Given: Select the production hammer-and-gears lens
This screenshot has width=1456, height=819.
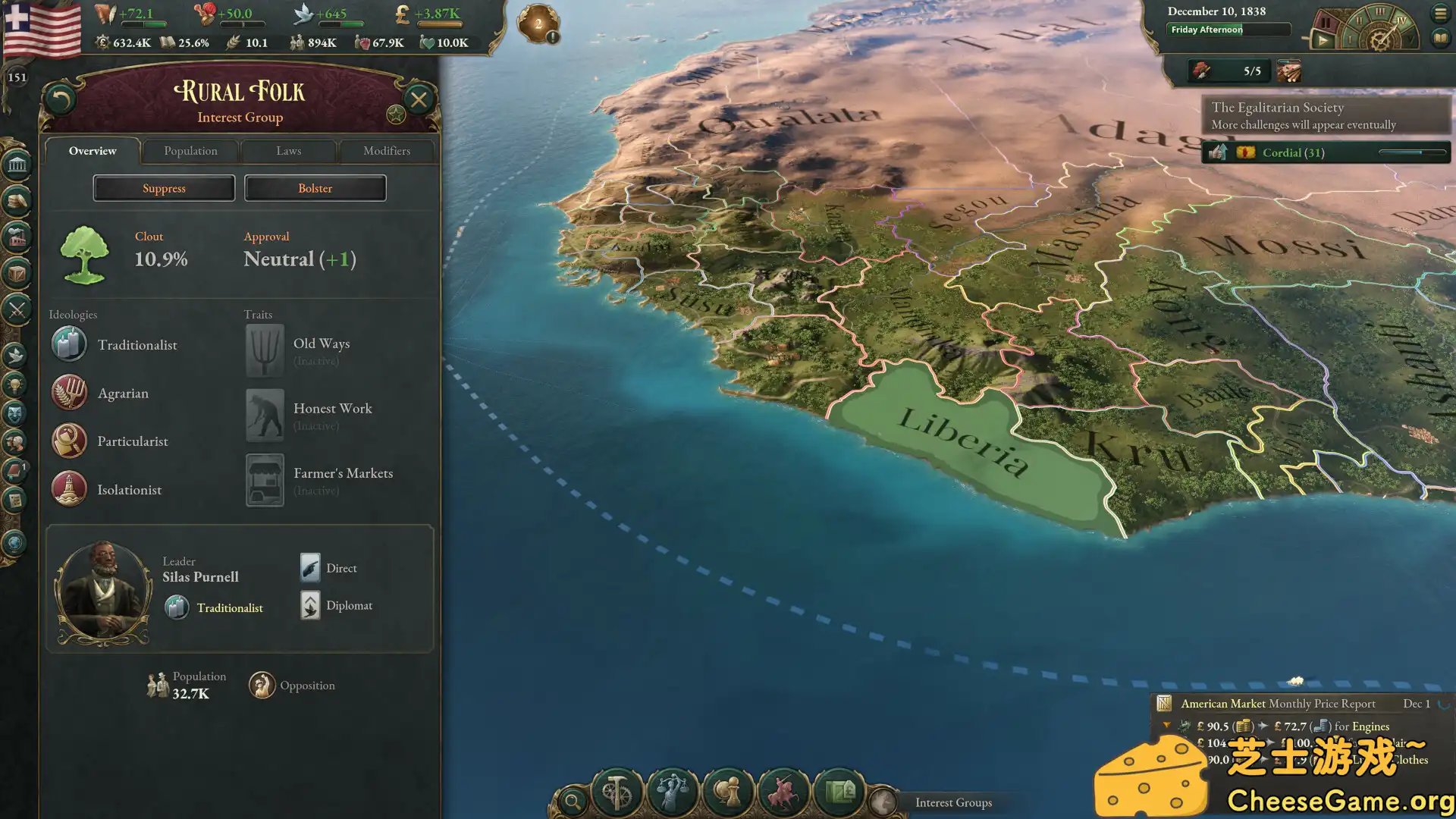Looking at the screenshot, I should coord(616,793).
